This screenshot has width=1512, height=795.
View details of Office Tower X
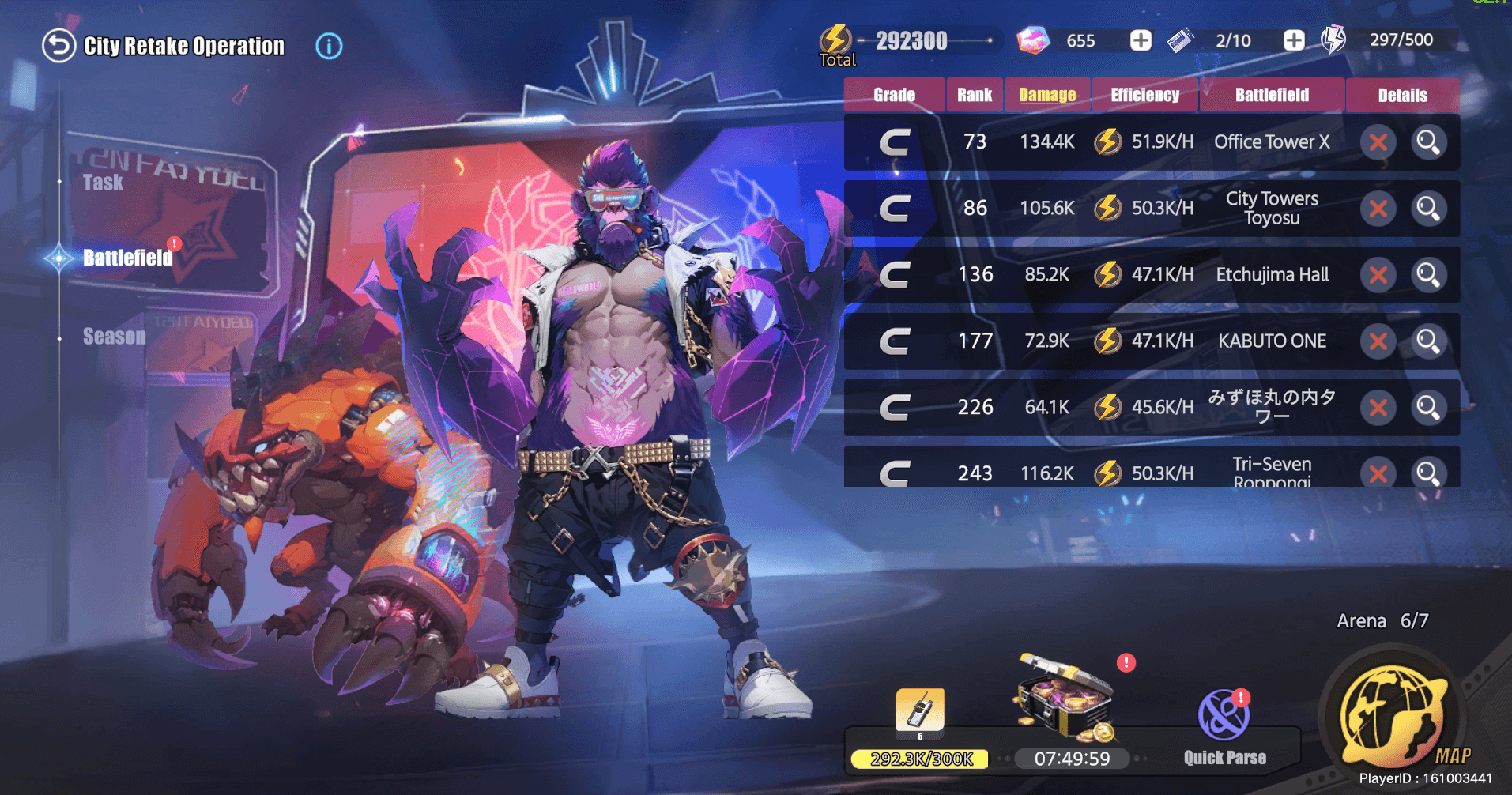(x=1428, y=142)
